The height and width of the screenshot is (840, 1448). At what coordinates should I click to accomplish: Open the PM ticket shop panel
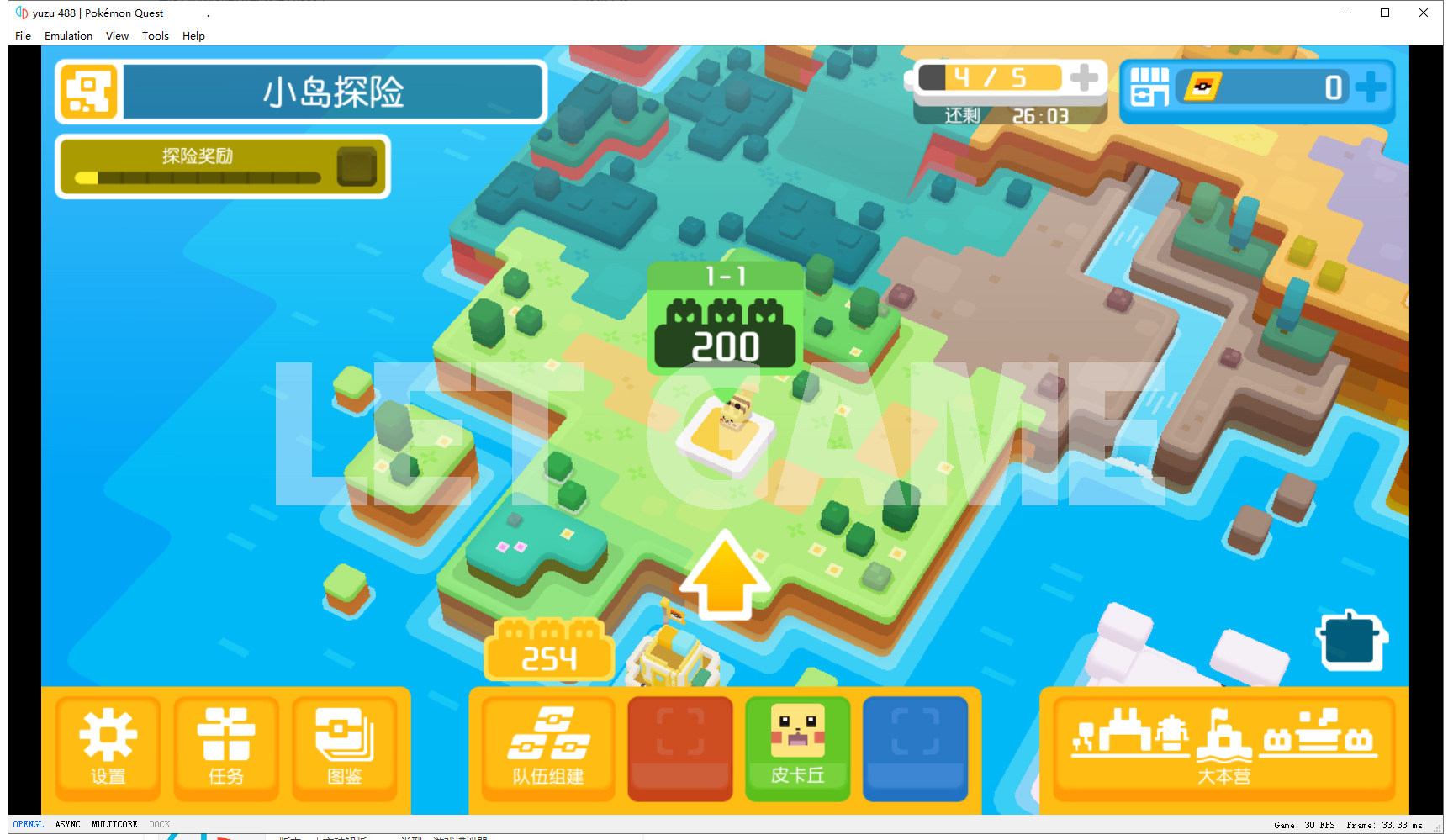[1256, 87]
